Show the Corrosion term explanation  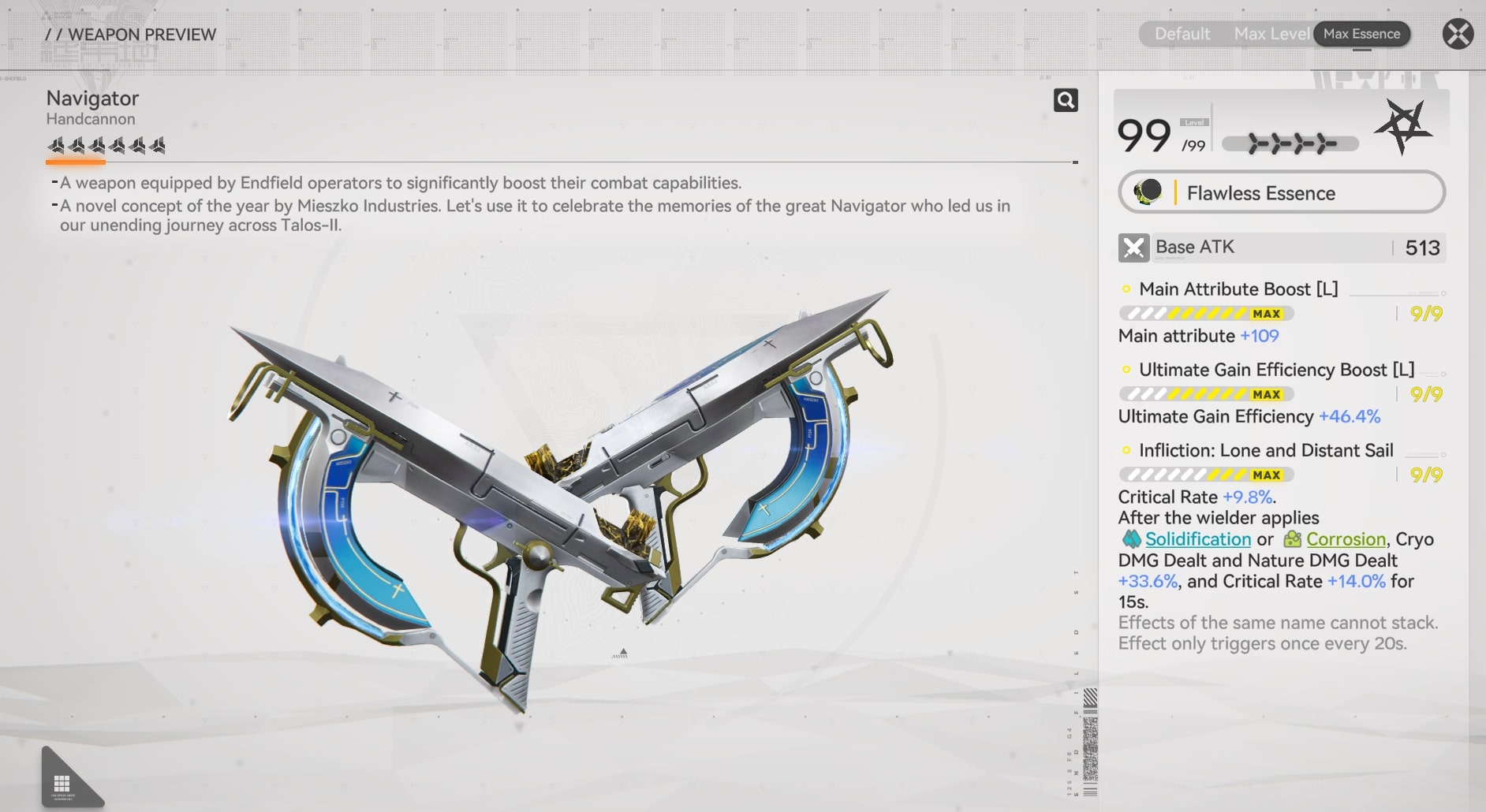pos(1345,539)
